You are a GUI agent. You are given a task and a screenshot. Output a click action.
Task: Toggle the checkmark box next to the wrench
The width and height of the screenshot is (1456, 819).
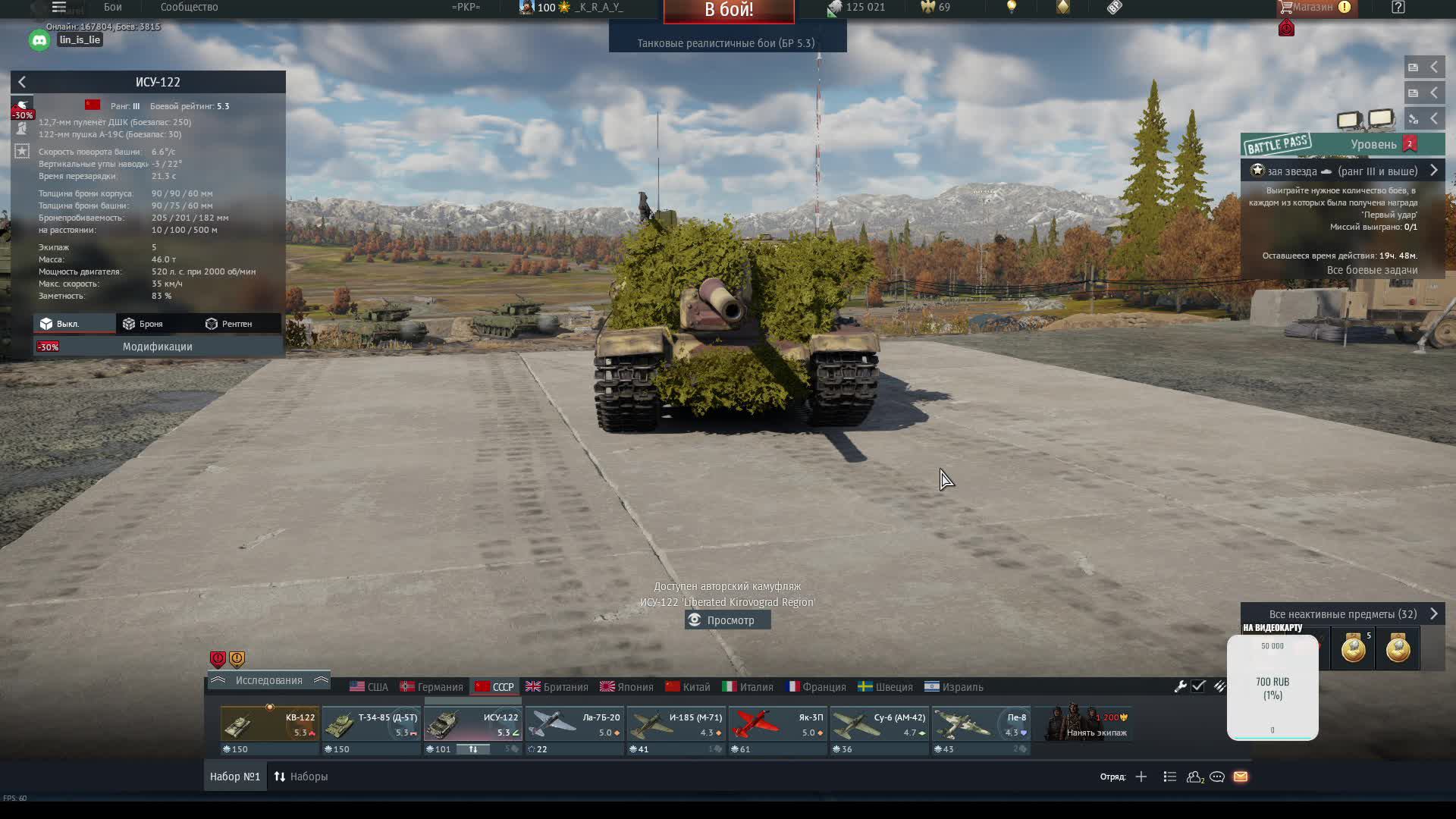point(1199,686)
